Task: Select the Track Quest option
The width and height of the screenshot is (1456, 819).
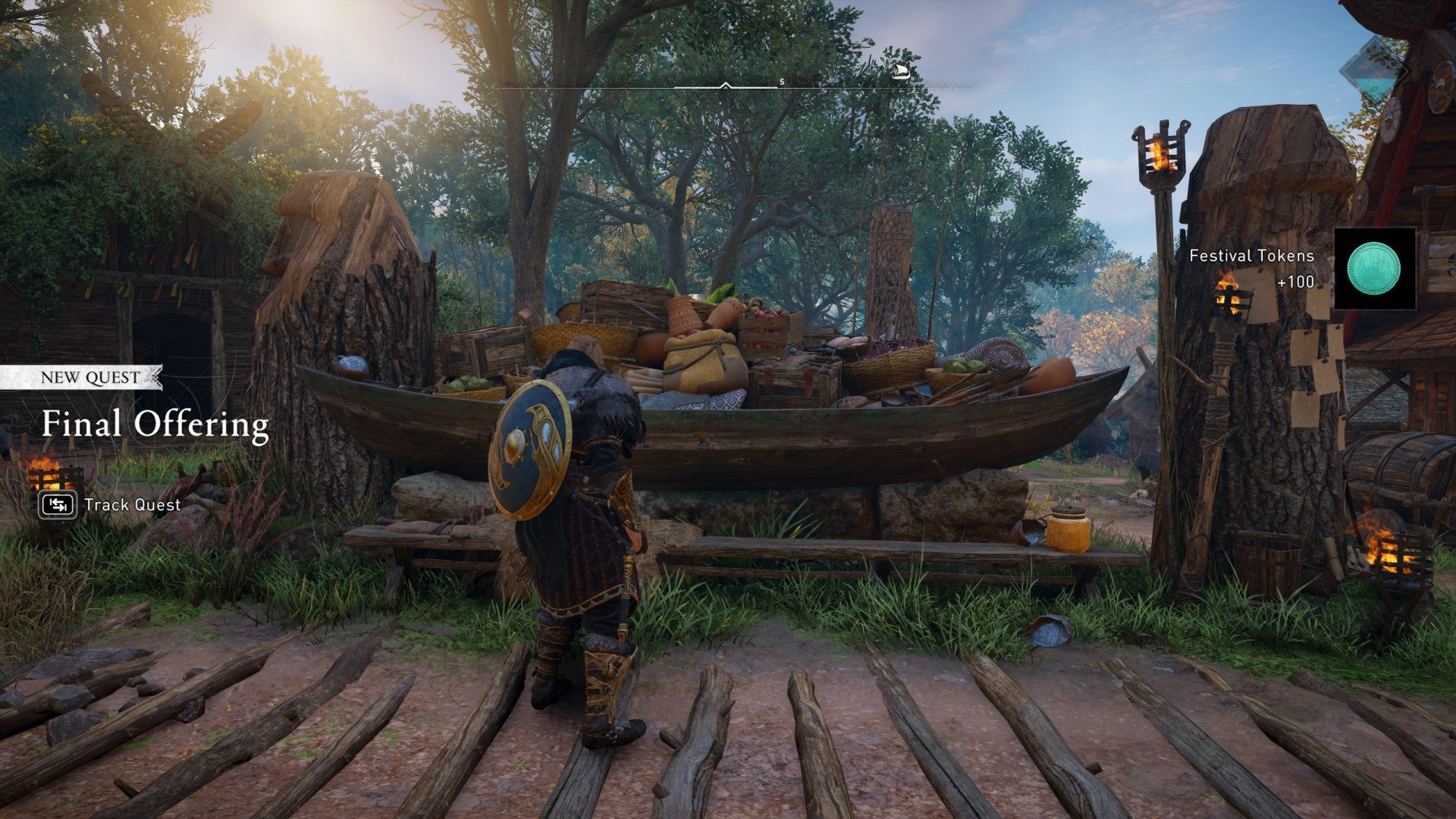Action: (110, 505)
